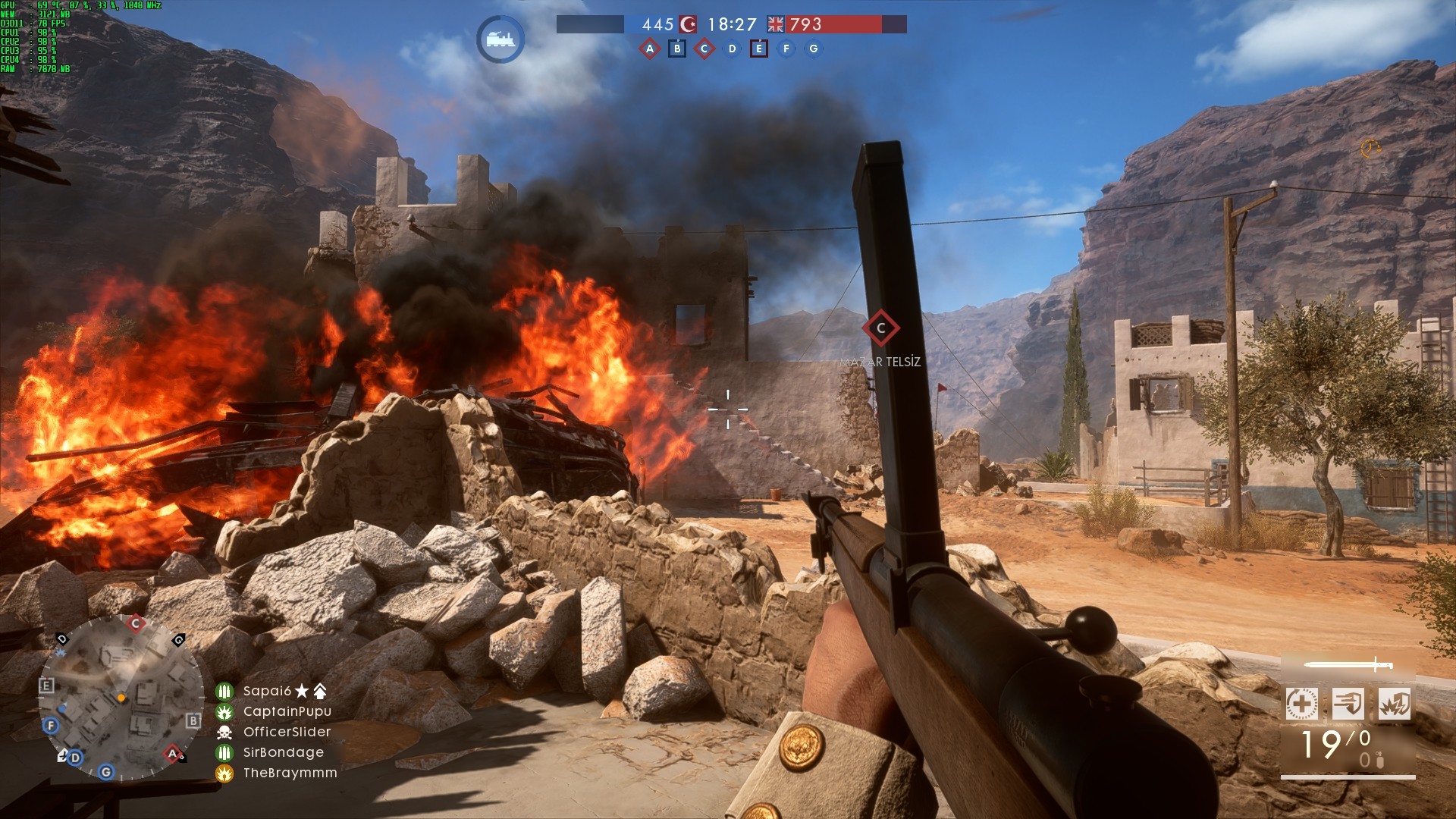Click the Mazar Telsiz C objective marker
This screenshot has width=1456, height=819.
(x=880, y=328)
